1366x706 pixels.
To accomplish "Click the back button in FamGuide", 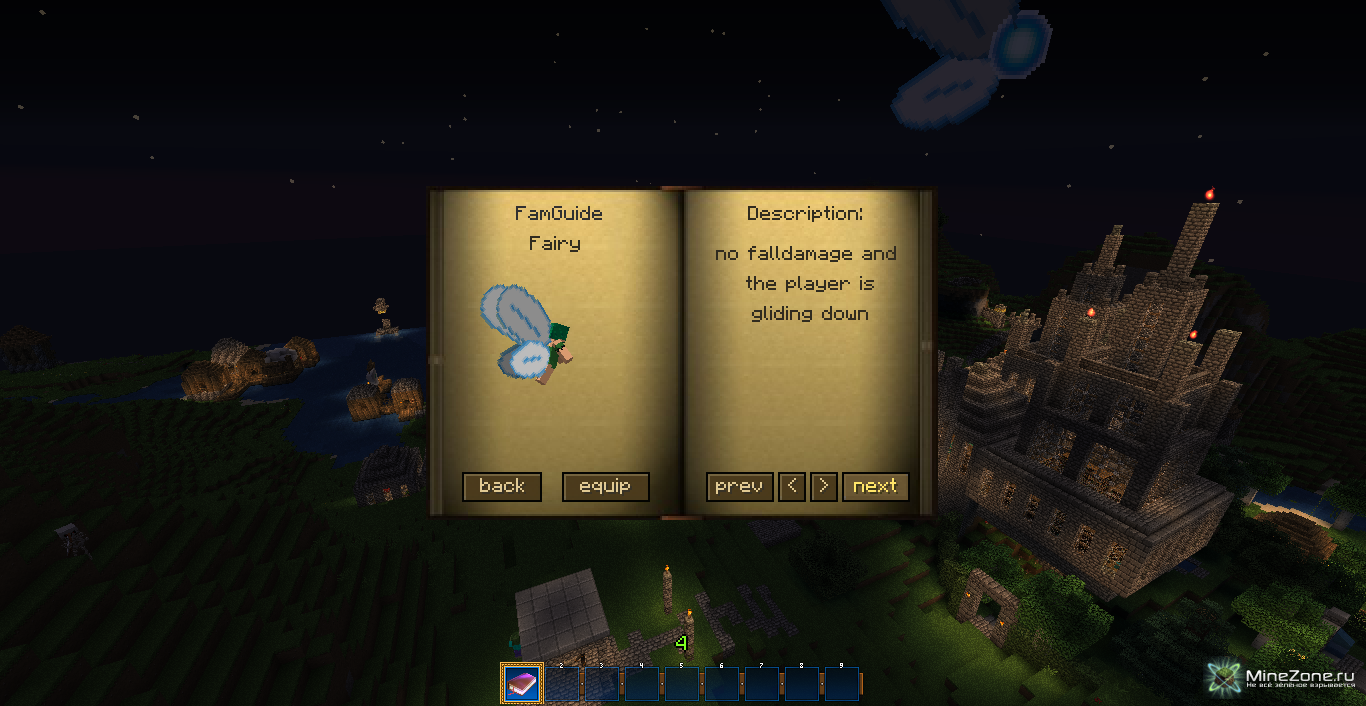I will (502, 487).
